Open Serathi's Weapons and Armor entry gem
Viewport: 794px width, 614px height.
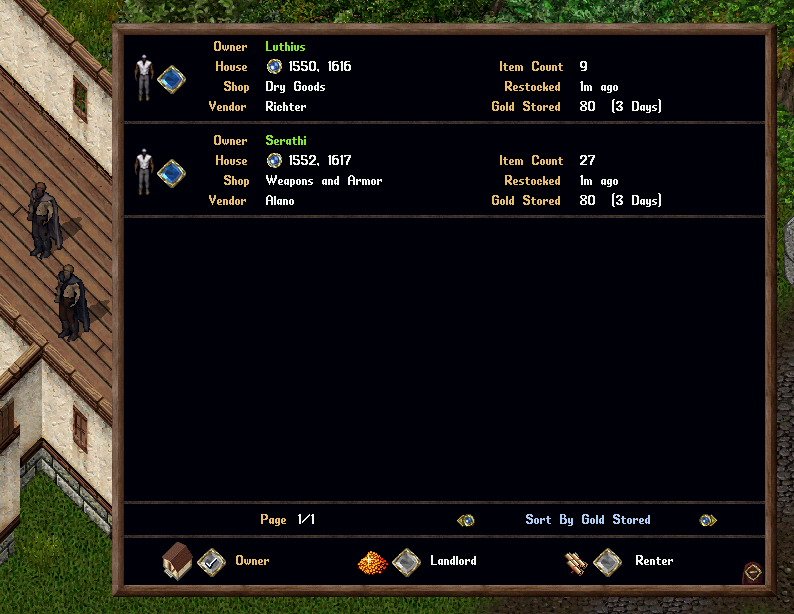171,173
